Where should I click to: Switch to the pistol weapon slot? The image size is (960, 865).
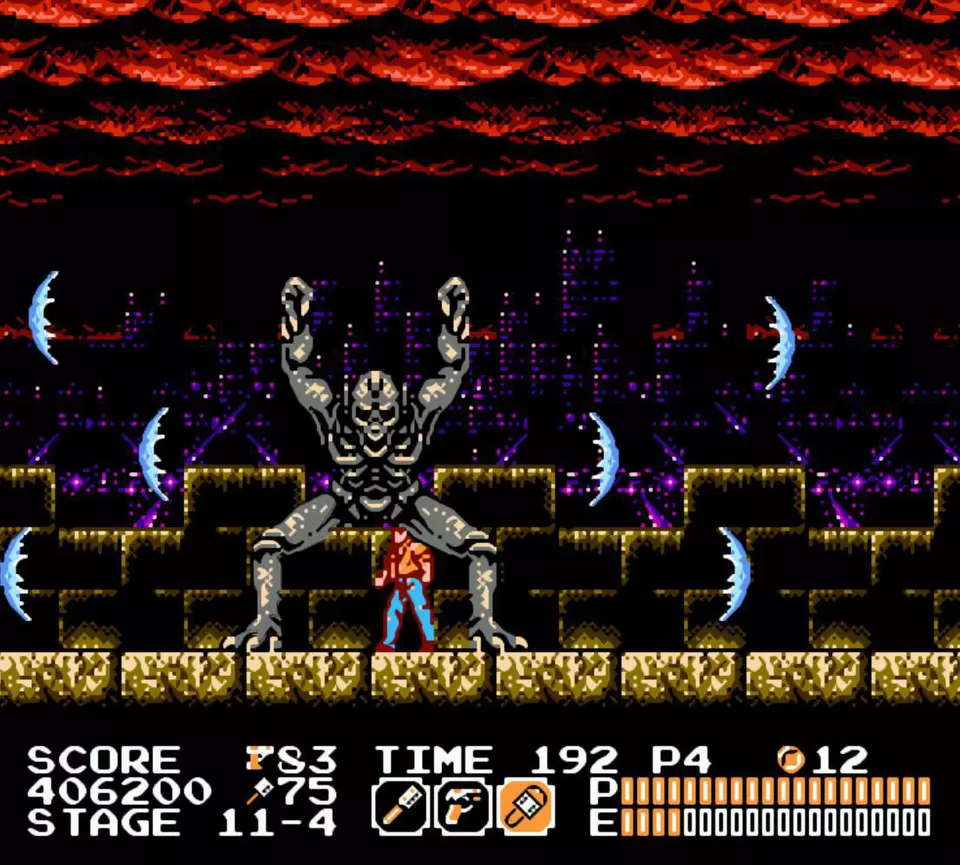click(464, 806)
